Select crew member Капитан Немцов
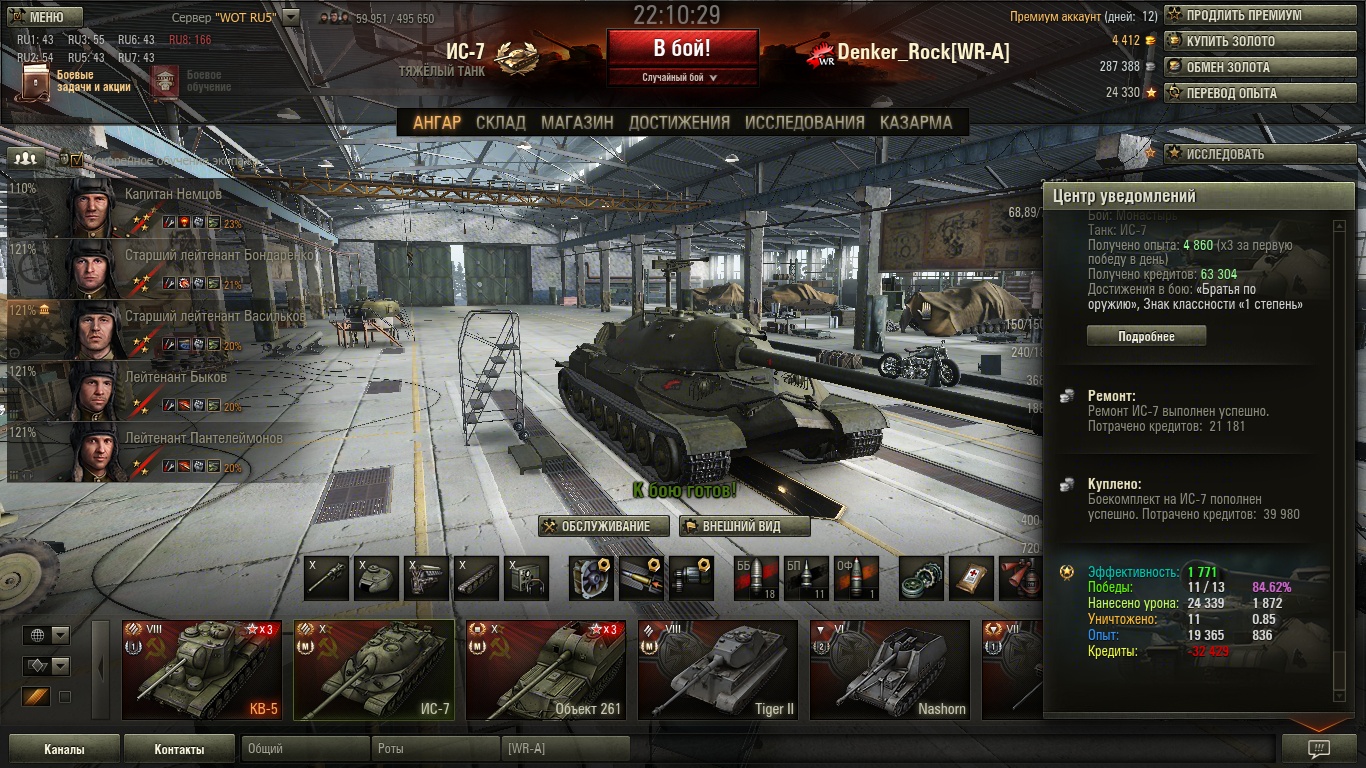 [160, 207]
